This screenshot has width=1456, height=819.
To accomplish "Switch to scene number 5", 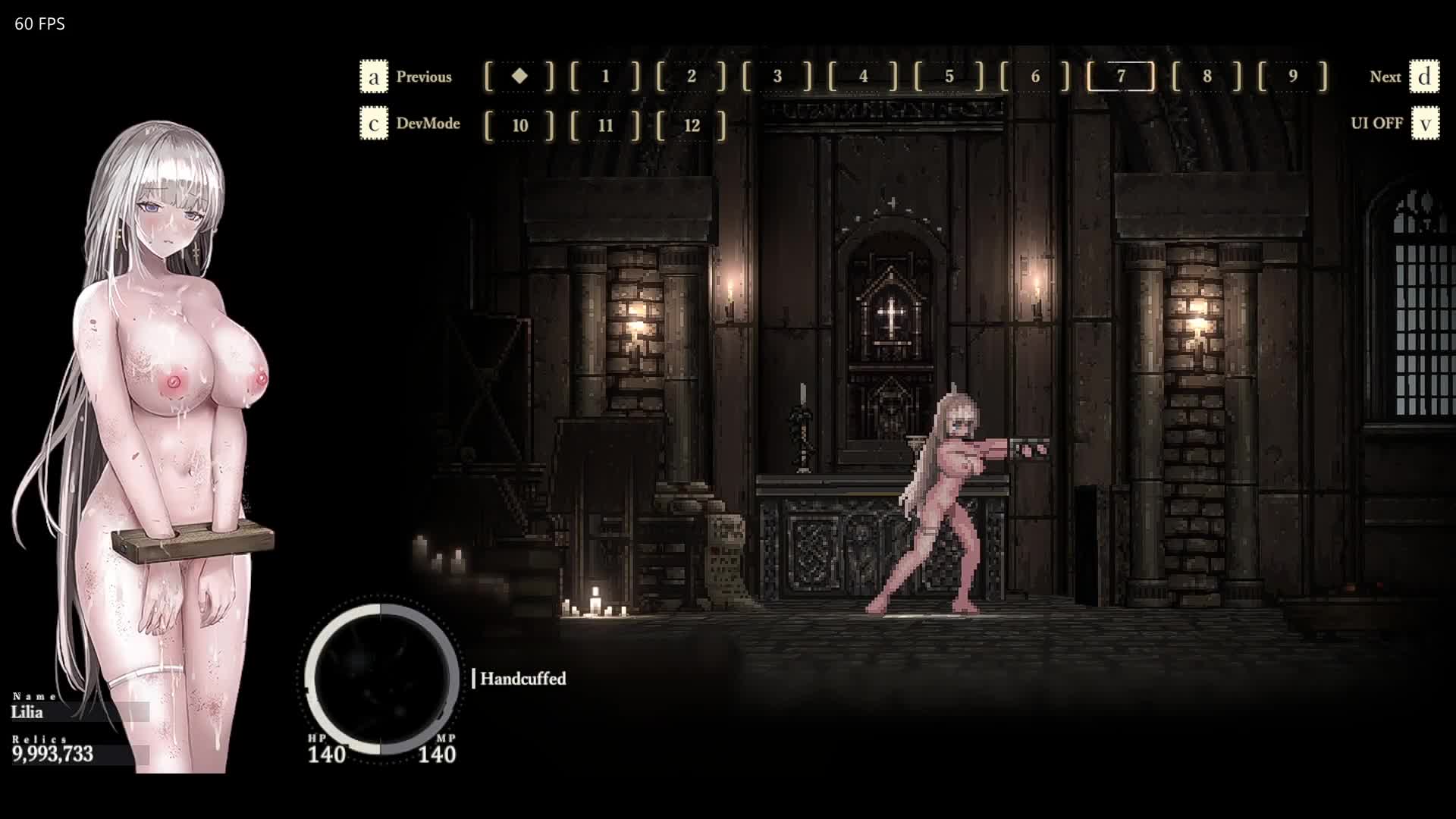I will (x=949, y=77).
